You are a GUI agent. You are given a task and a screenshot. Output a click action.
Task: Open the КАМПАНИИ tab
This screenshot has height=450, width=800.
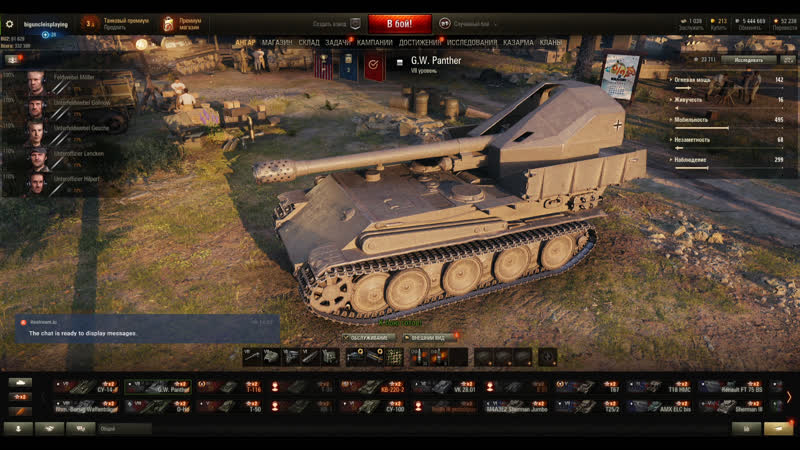[374, 43]
